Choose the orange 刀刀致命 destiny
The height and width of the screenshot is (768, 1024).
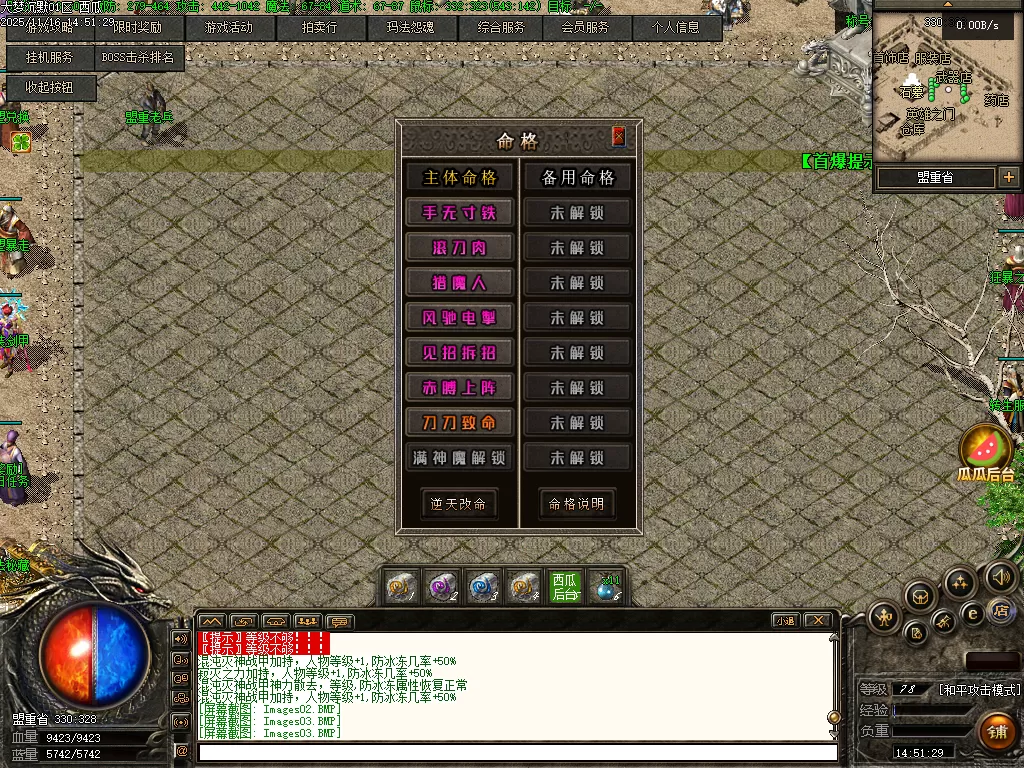pyautogui.click(x=459, y=423)
